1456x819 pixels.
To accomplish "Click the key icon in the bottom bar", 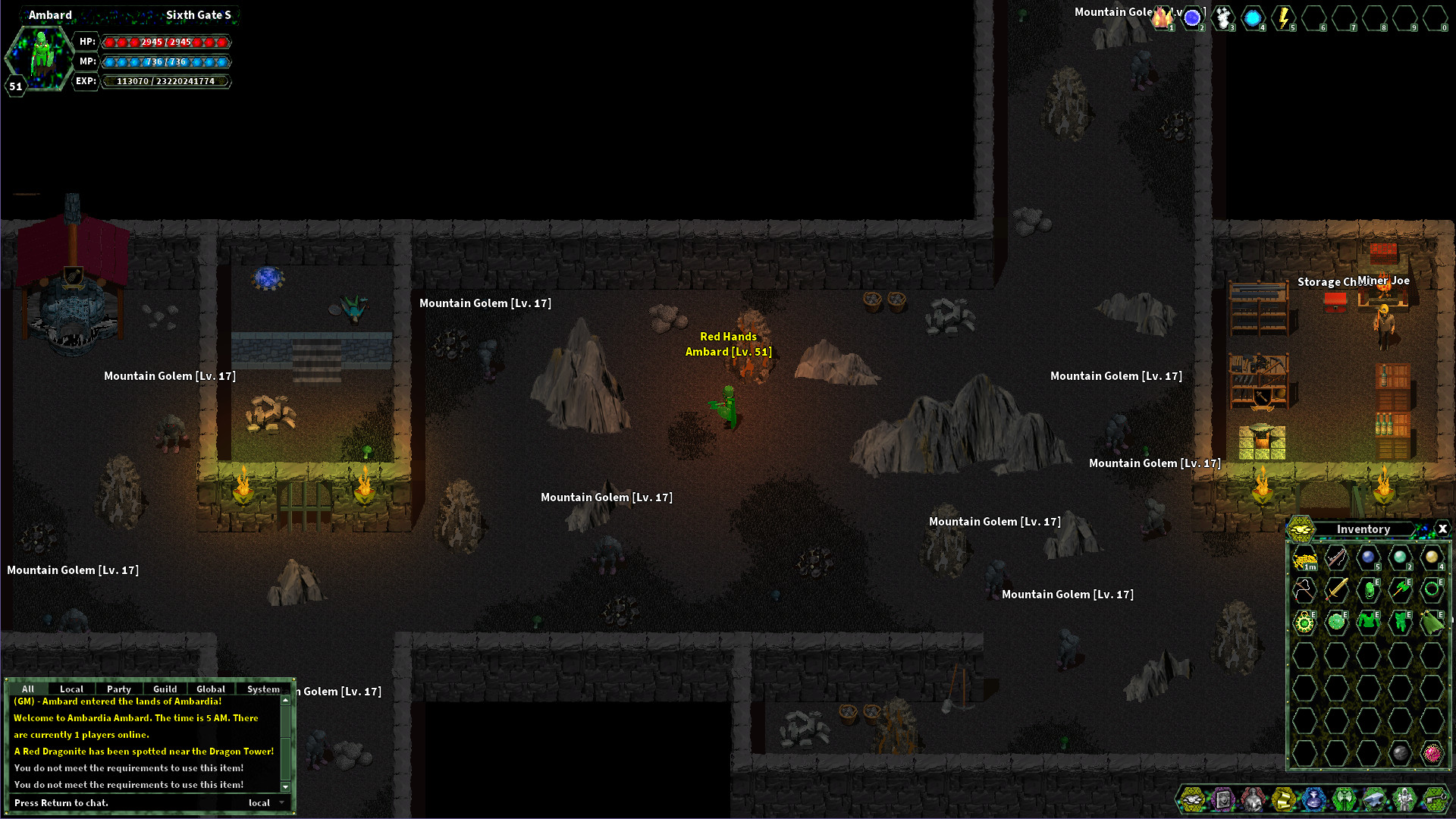I will 1435,799.
